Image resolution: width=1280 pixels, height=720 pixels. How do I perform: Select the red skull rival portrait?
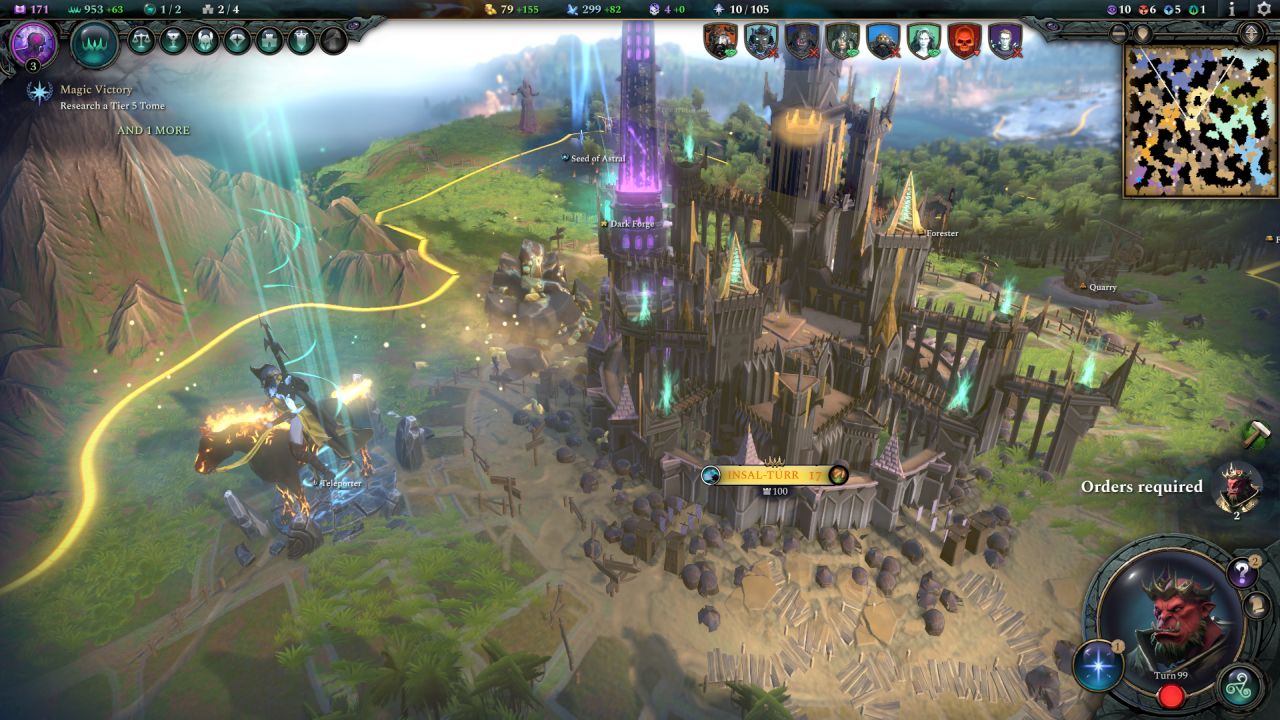click(964, 41)
